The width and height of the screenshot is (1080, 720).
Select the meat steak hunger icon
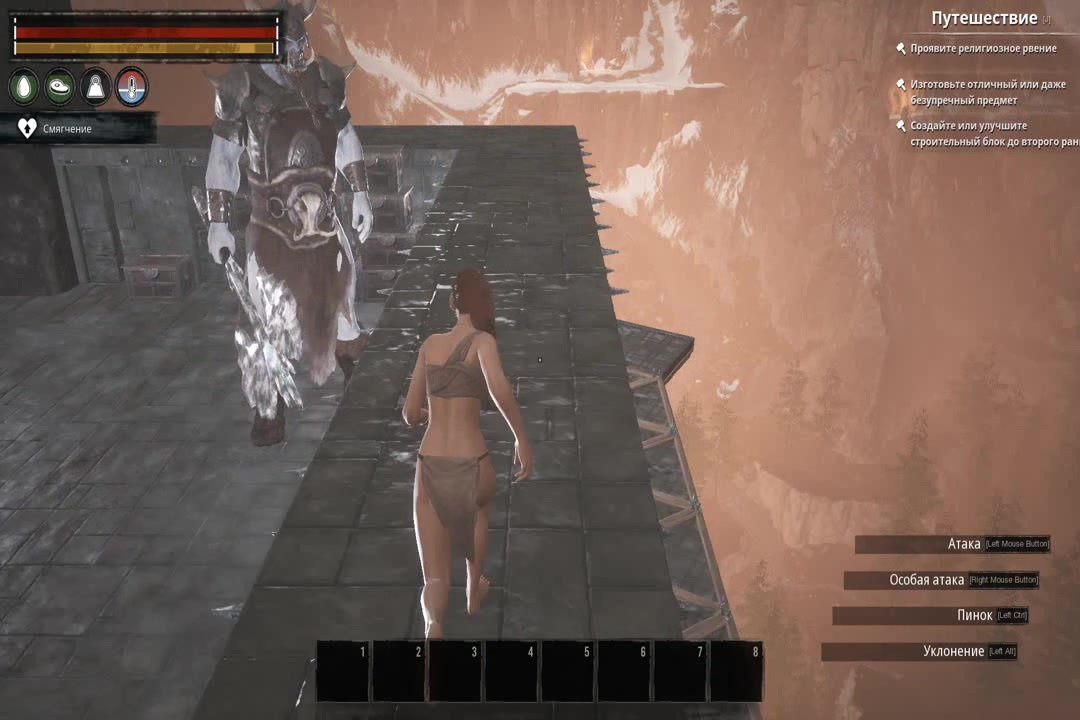click(60, 87)
